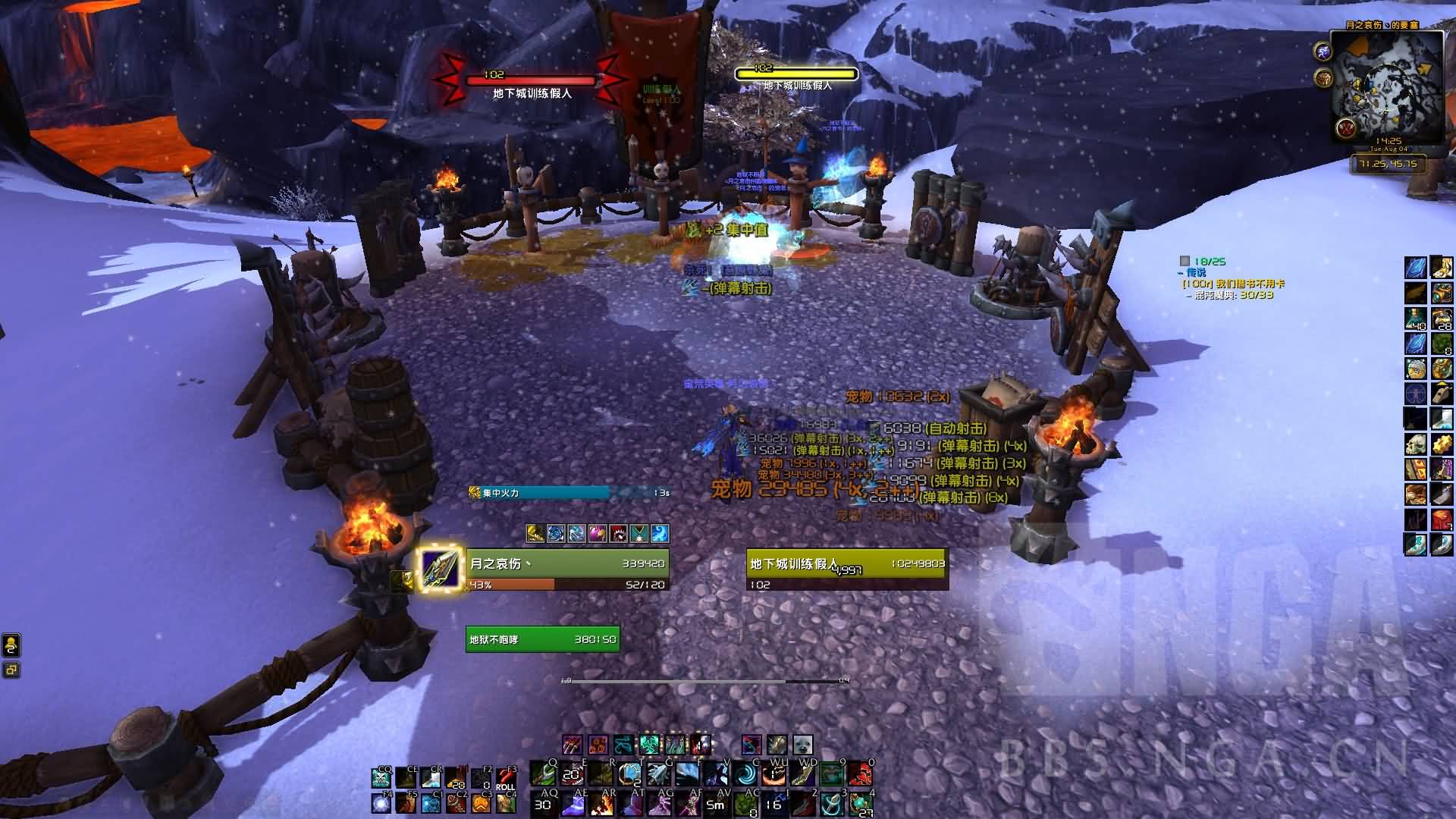This screenshot has height=819, width=1456.
Task: Use the potion flask showing 40 count
Action: coord(1415,318)
